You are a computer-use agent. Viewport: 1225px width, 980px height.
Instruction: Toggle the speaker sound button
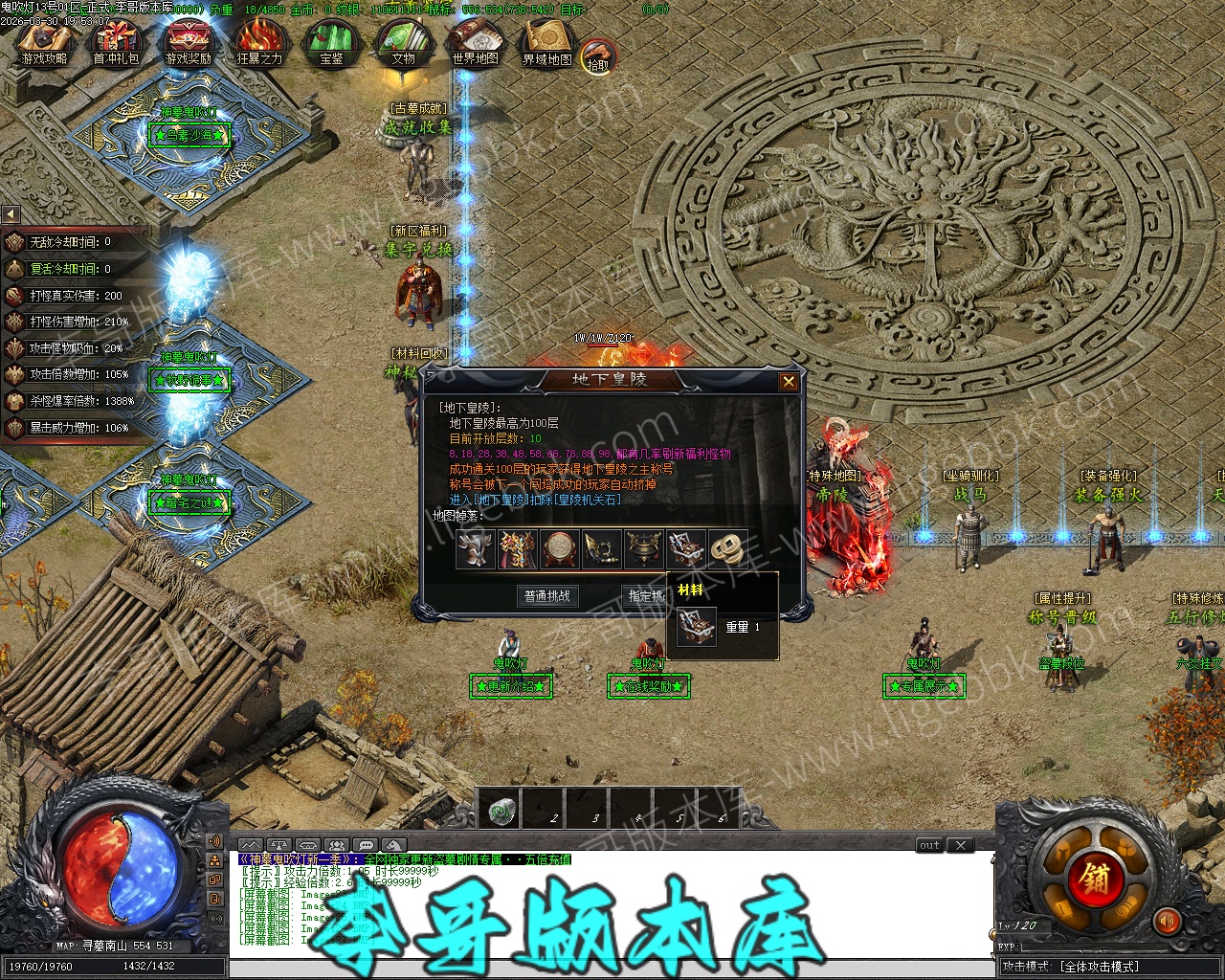point(1167,922)
